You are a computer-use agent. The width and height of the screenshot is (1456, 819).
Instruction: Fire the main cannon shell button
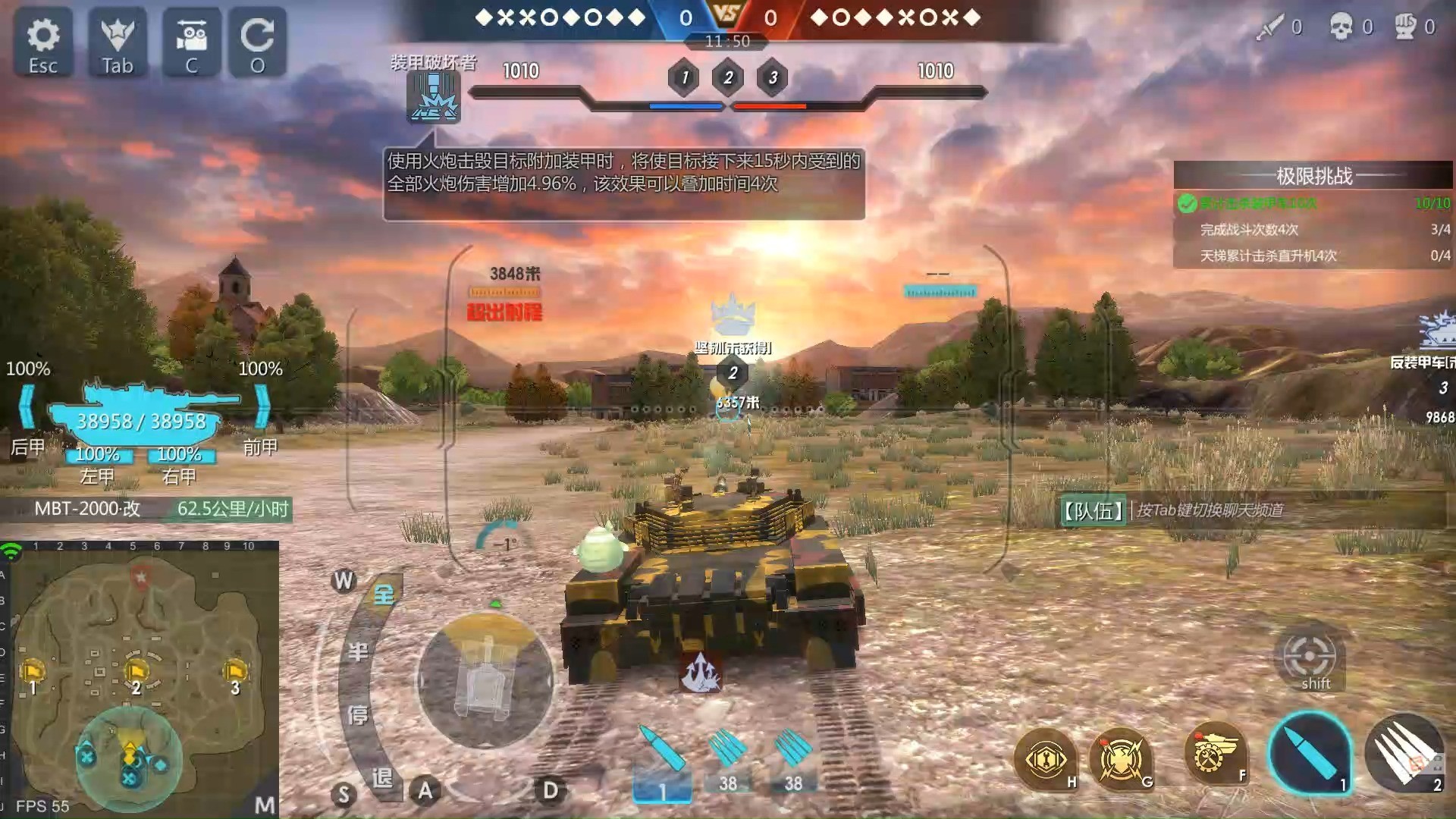point(1310,753)
